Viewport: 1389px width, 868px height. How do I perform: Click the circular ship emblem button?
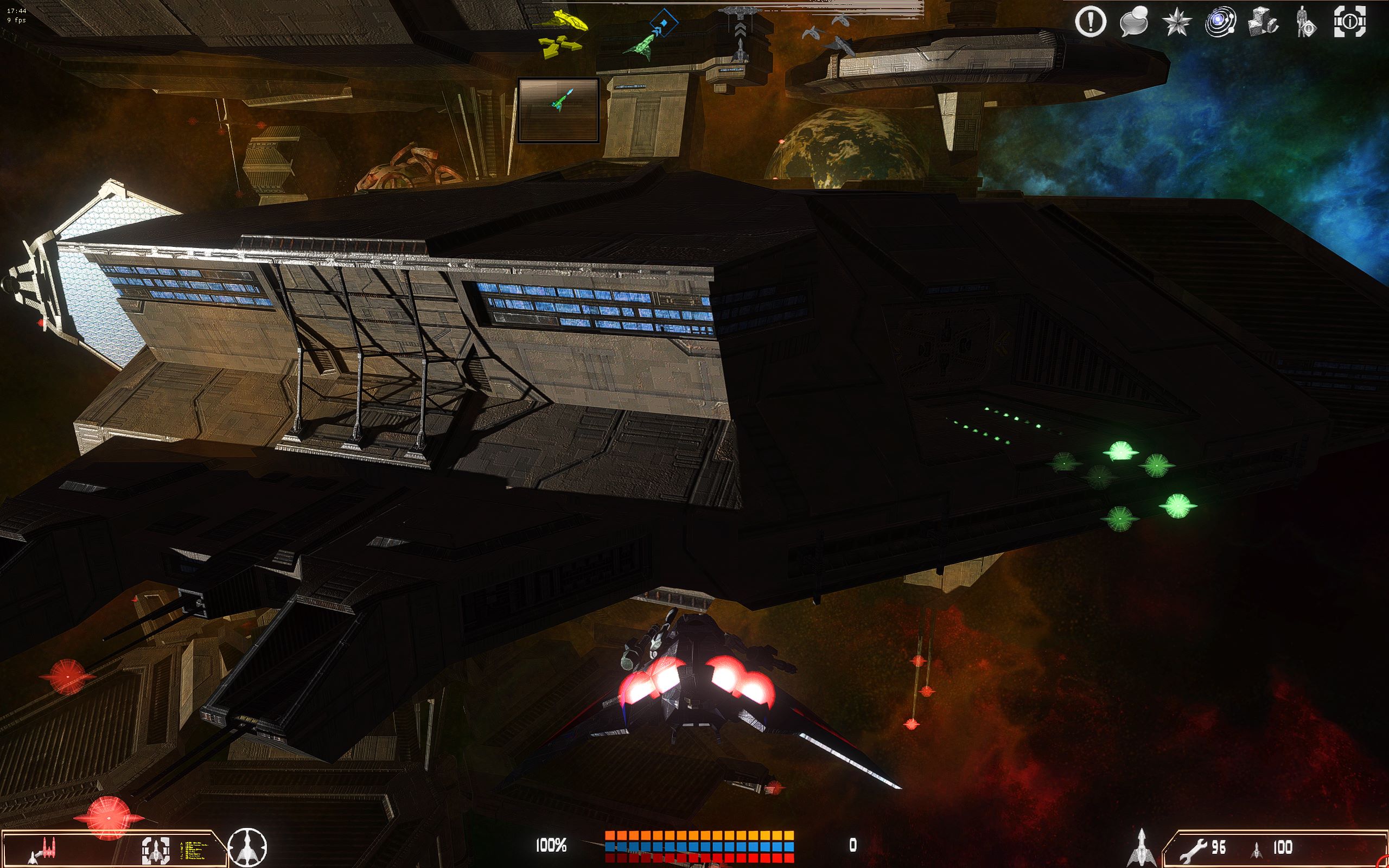(247, 847)
